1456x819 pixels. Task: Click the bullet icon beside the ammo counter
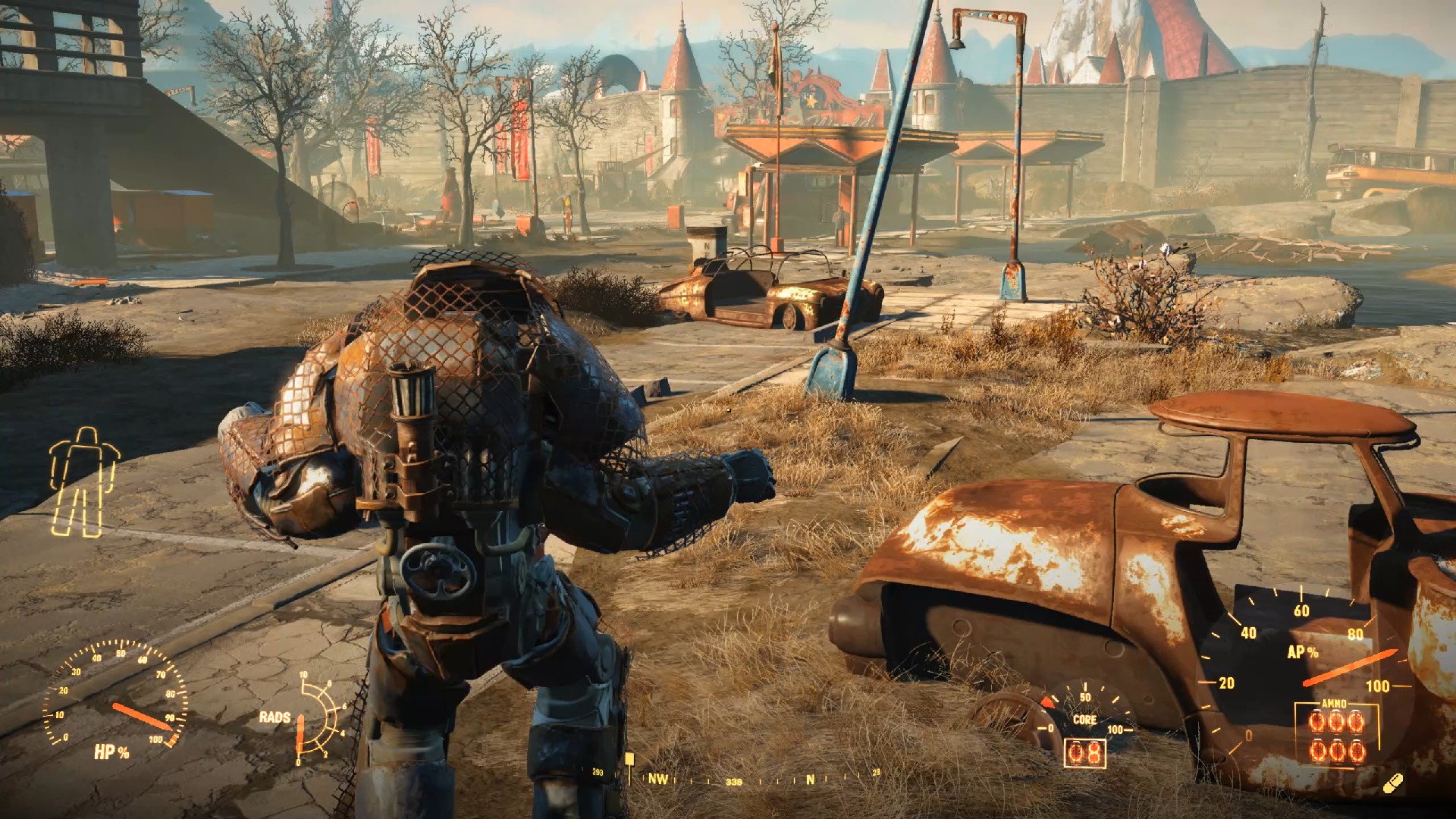click(x=1392, y=784)
